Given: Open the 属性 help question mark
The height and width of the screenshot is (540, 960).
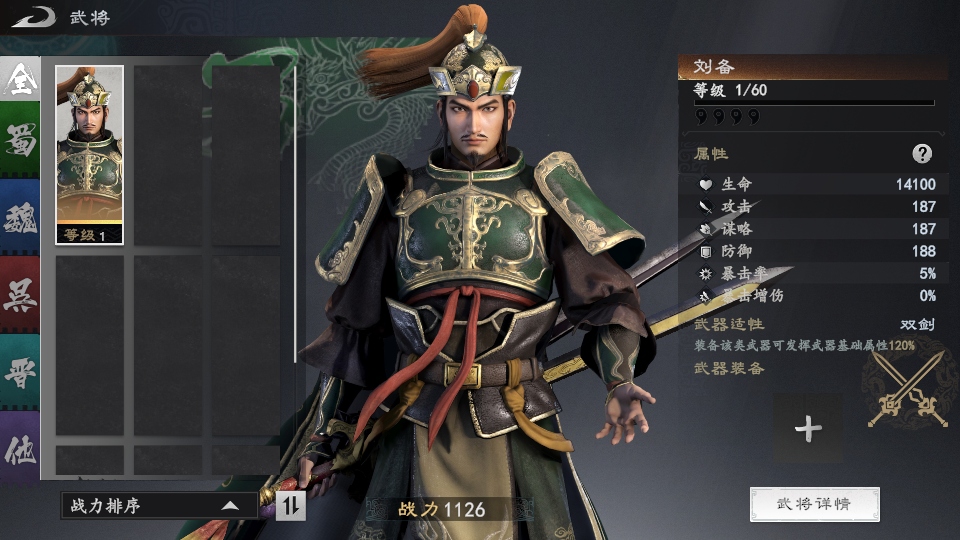Looking at the screenshot, I should (922, 154).
